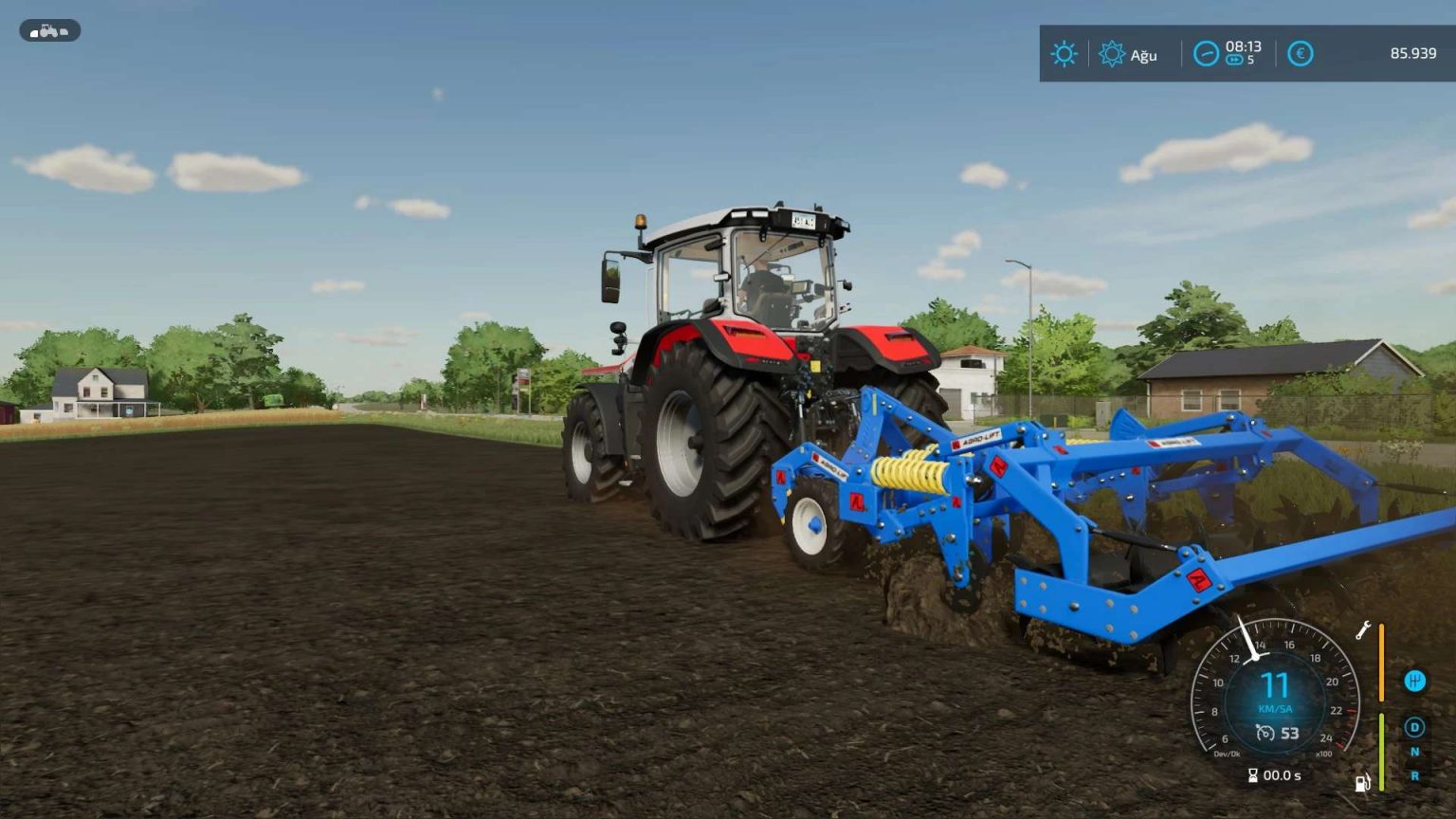
Task: Toggle the fast-forward time scale control
Action: [1235, 60]
